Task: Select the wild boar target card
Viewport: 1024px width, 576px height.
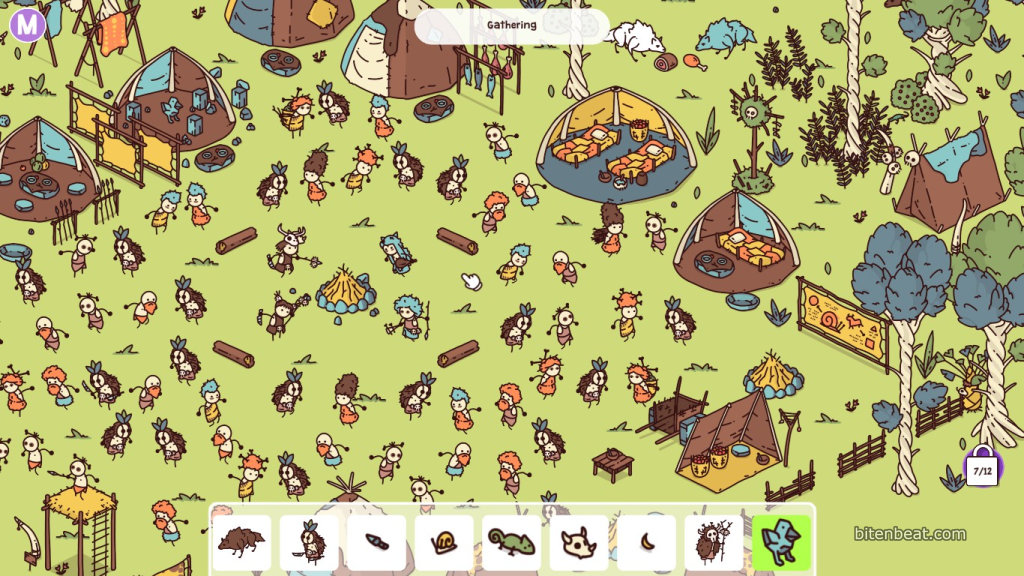Action: coord(241,543)
